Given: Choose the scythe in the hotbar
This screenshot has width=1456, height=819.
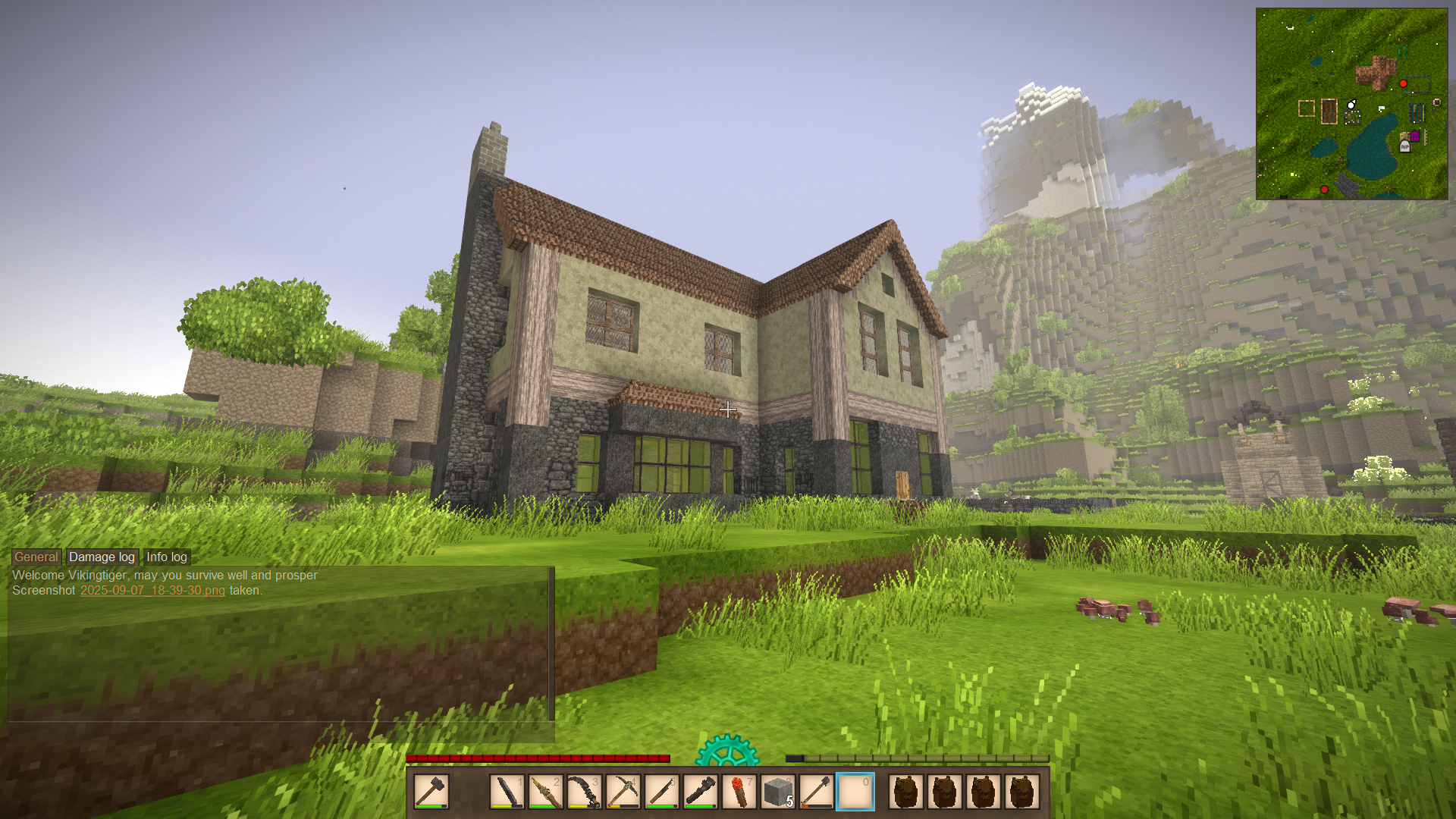Looking at the screenshot, I should (x=584, y=792).
